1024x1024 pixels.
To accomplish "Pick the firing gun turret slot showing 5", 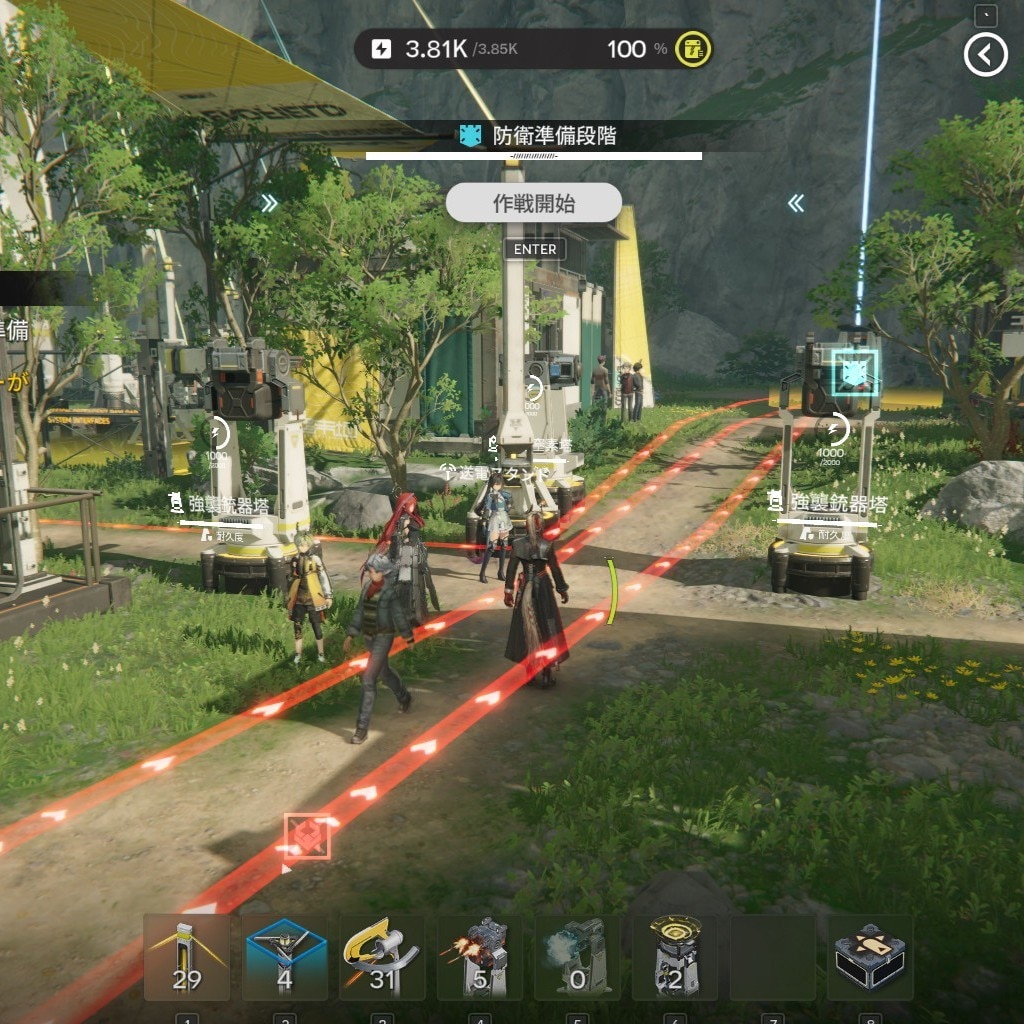I will (x=480, y=957).
